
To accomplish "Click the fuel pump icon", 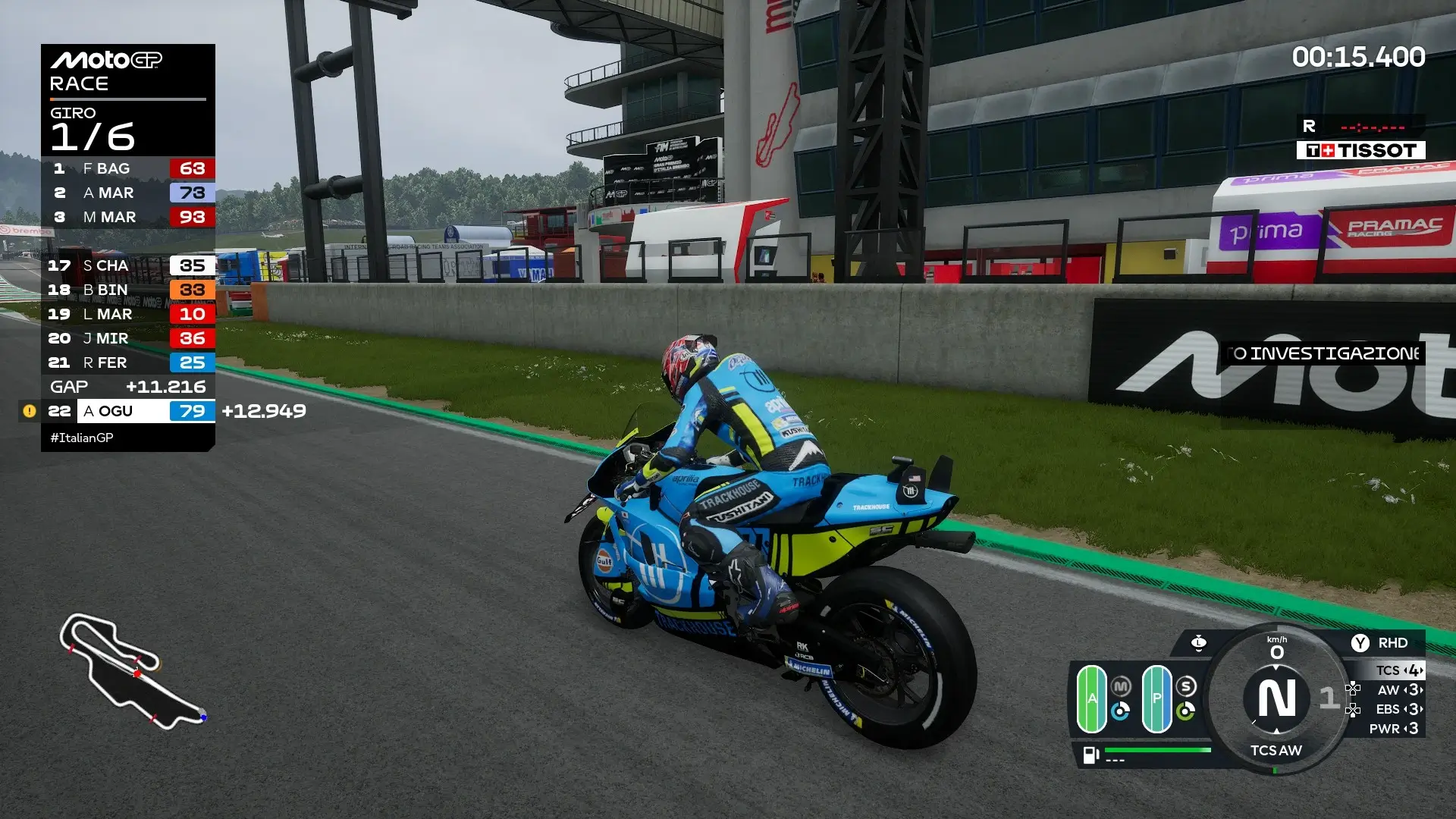I will tap(1090, 755).
